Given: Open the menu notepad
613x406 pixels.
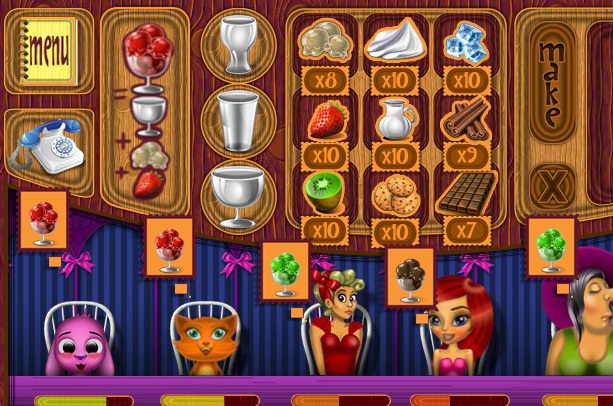Looking at the screenshot, I should 47,49.
